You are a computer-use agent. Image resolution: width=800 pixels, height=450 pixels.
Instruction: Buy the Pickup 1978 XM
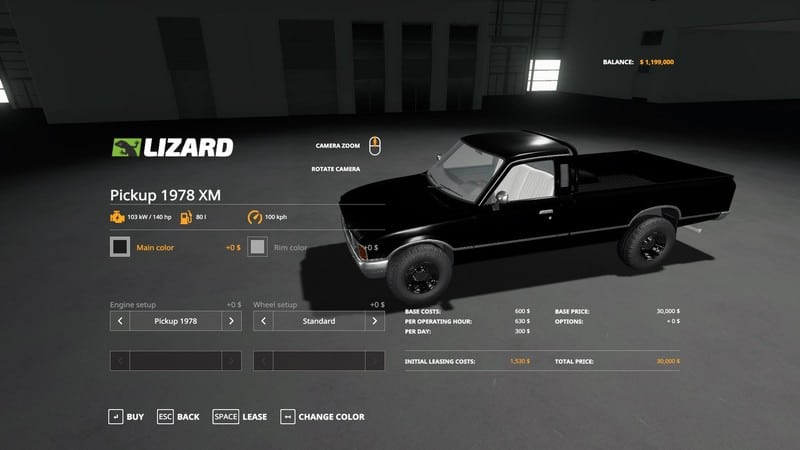126,416
